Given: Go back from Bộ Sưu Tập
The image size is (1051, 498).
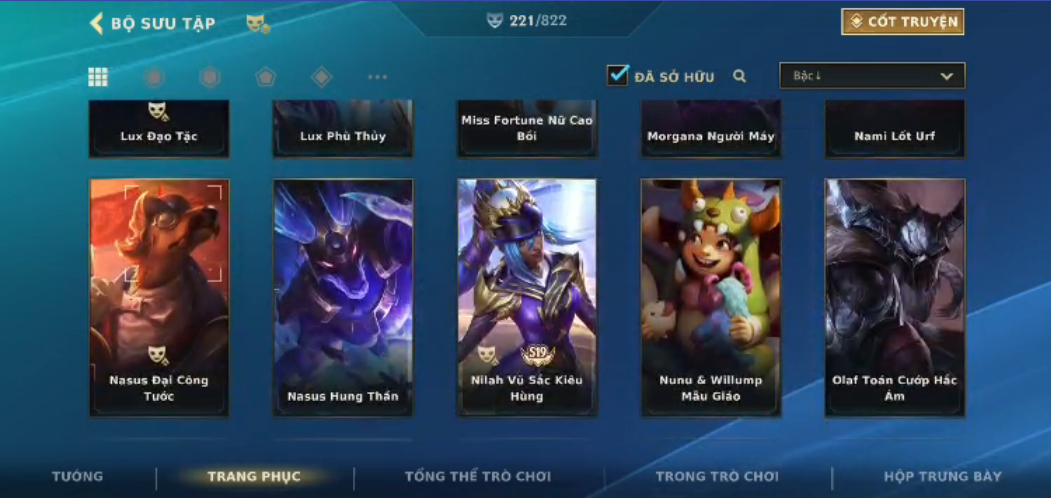Looking at the screenshot, I should (97, 23).
